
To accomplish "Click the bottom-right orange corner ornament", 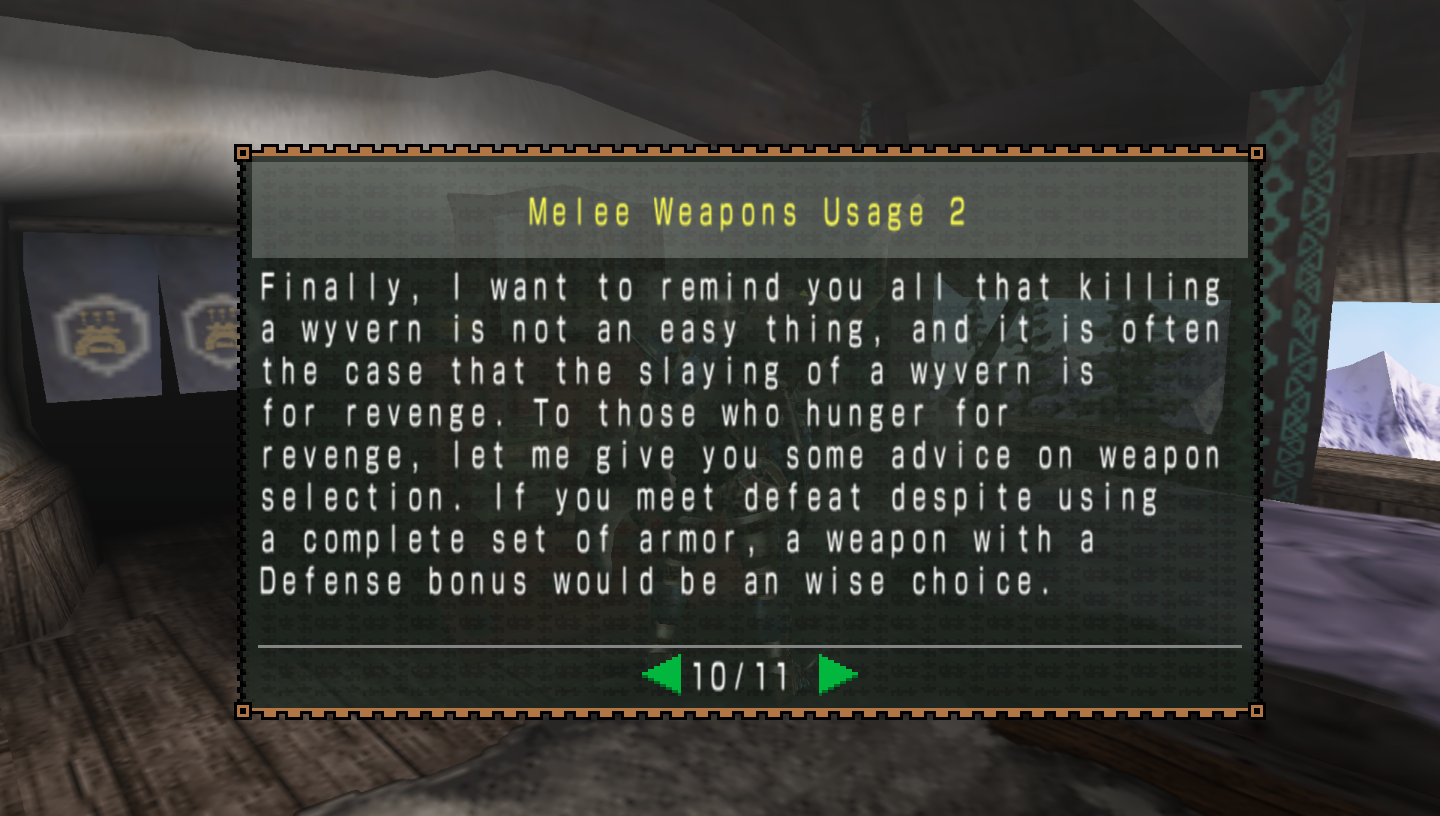I will coord(1257,709).
